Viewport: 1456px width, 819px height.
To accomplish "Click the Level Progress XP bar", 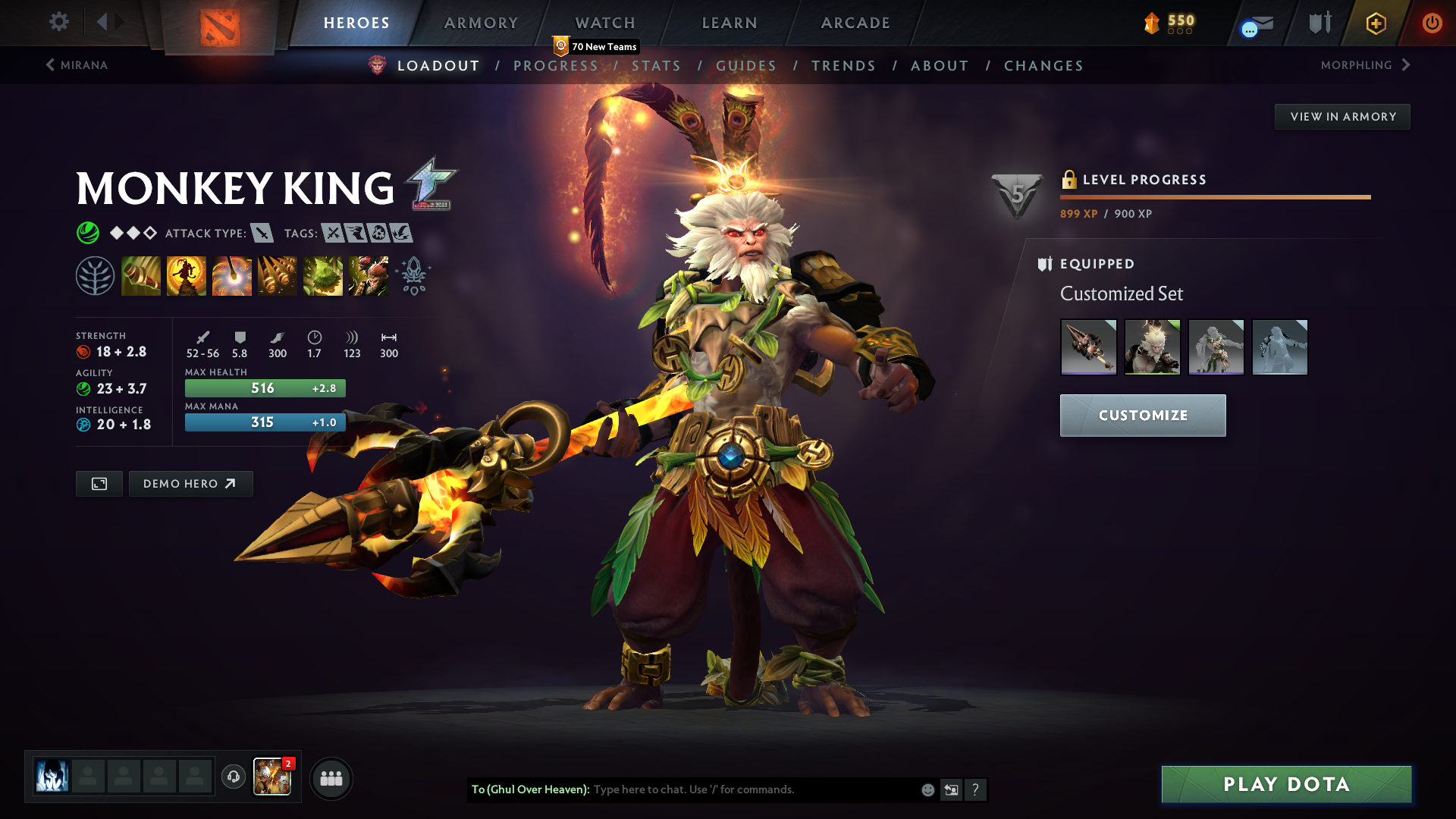I will (1213, 196).
